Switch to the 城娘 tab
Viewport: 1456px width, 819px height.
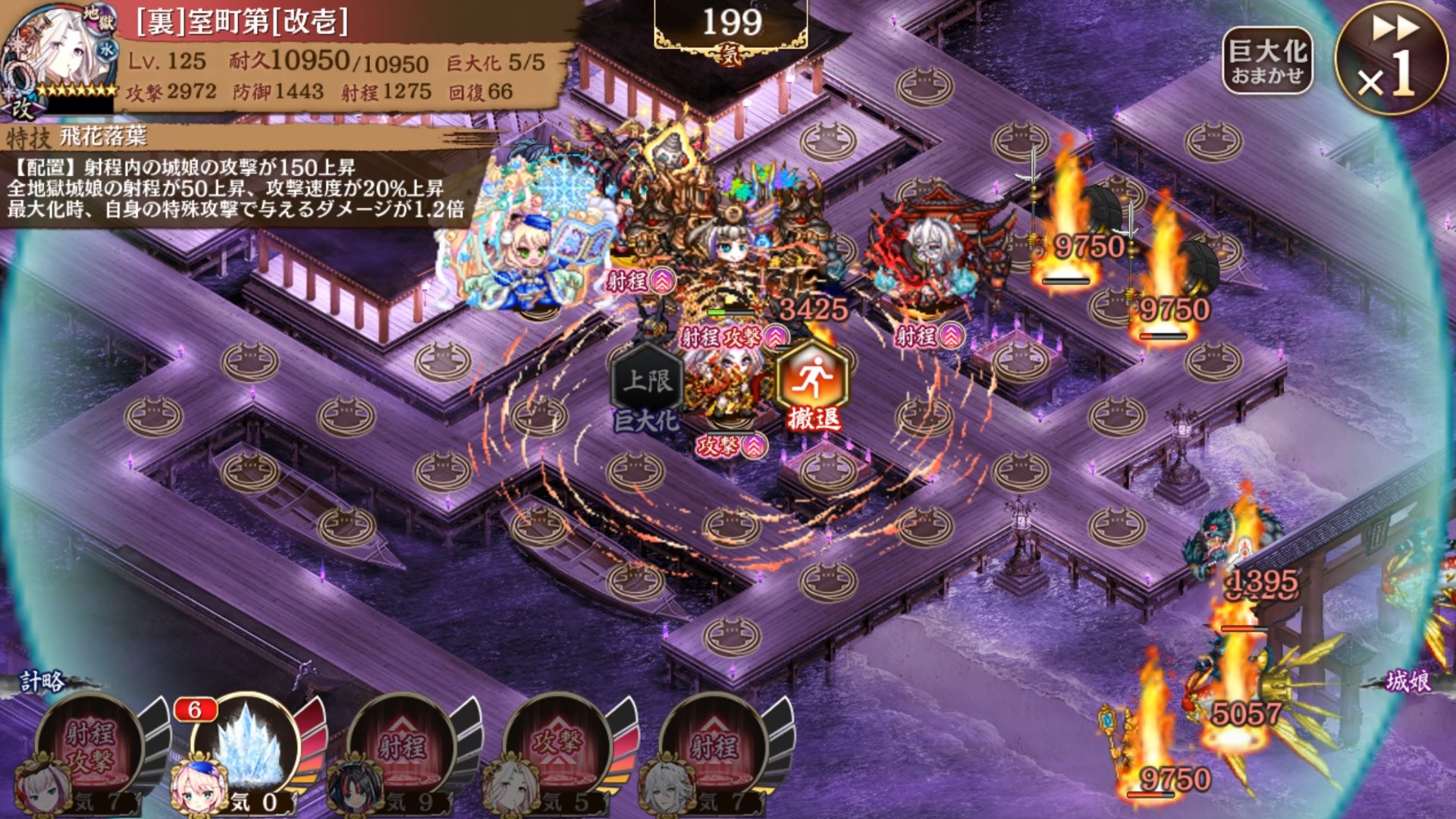[x=1407, y=682]
